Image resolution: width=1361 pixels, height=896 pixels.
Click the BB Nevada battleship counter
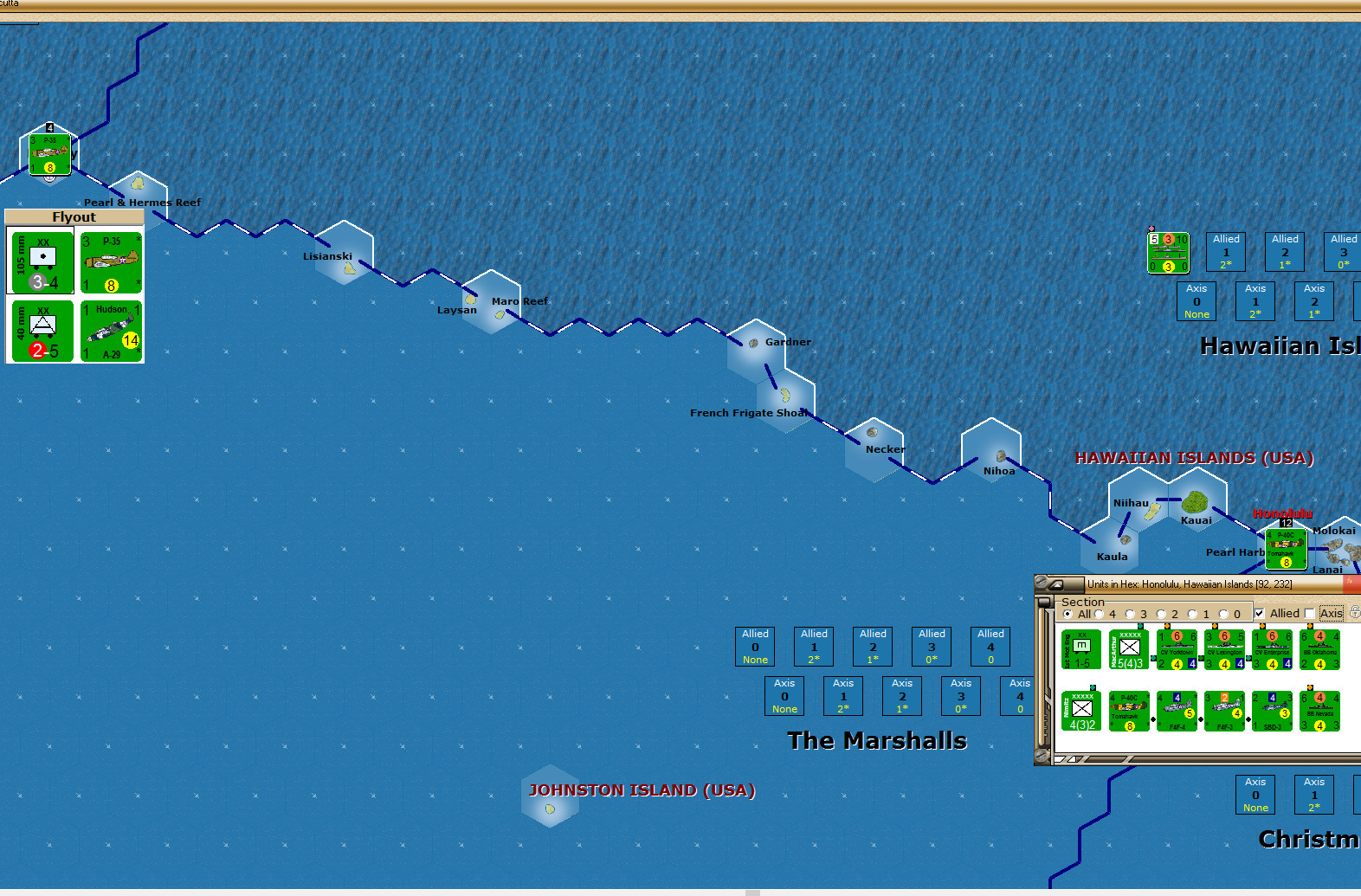(1319, 710)
